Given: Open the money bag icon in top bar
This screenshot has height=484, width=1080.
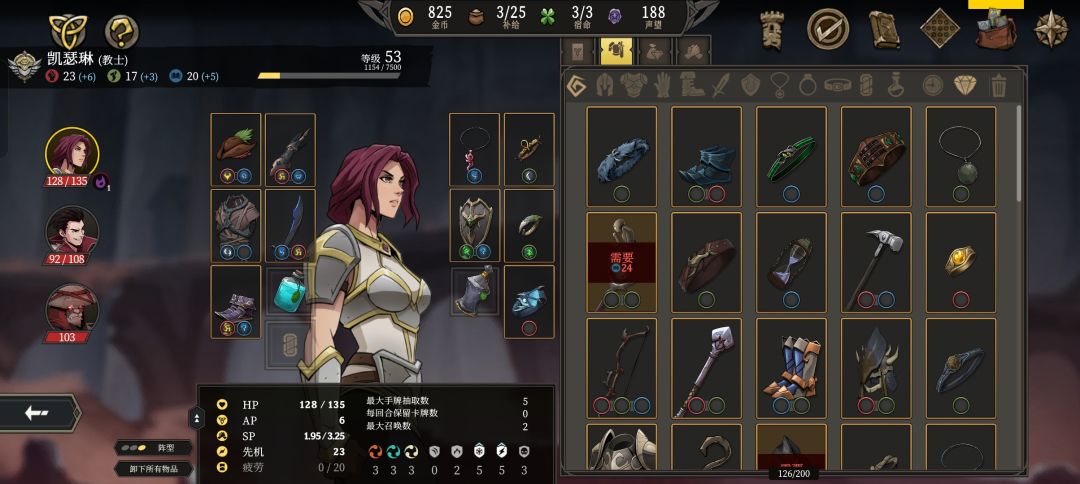Looking at the screenshot, I should [x=995, y=30].
